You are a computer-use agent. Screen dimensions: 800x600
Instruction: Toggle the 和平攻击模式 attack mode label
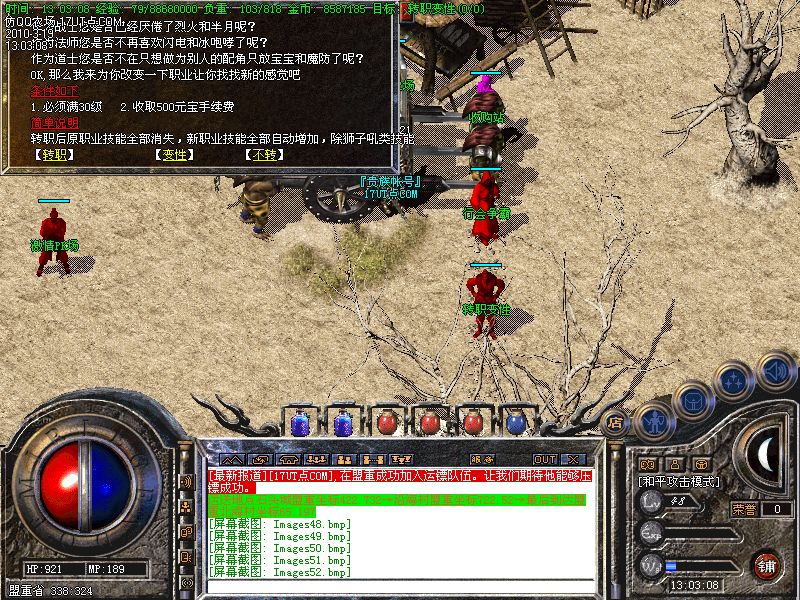tap(680, 481)
